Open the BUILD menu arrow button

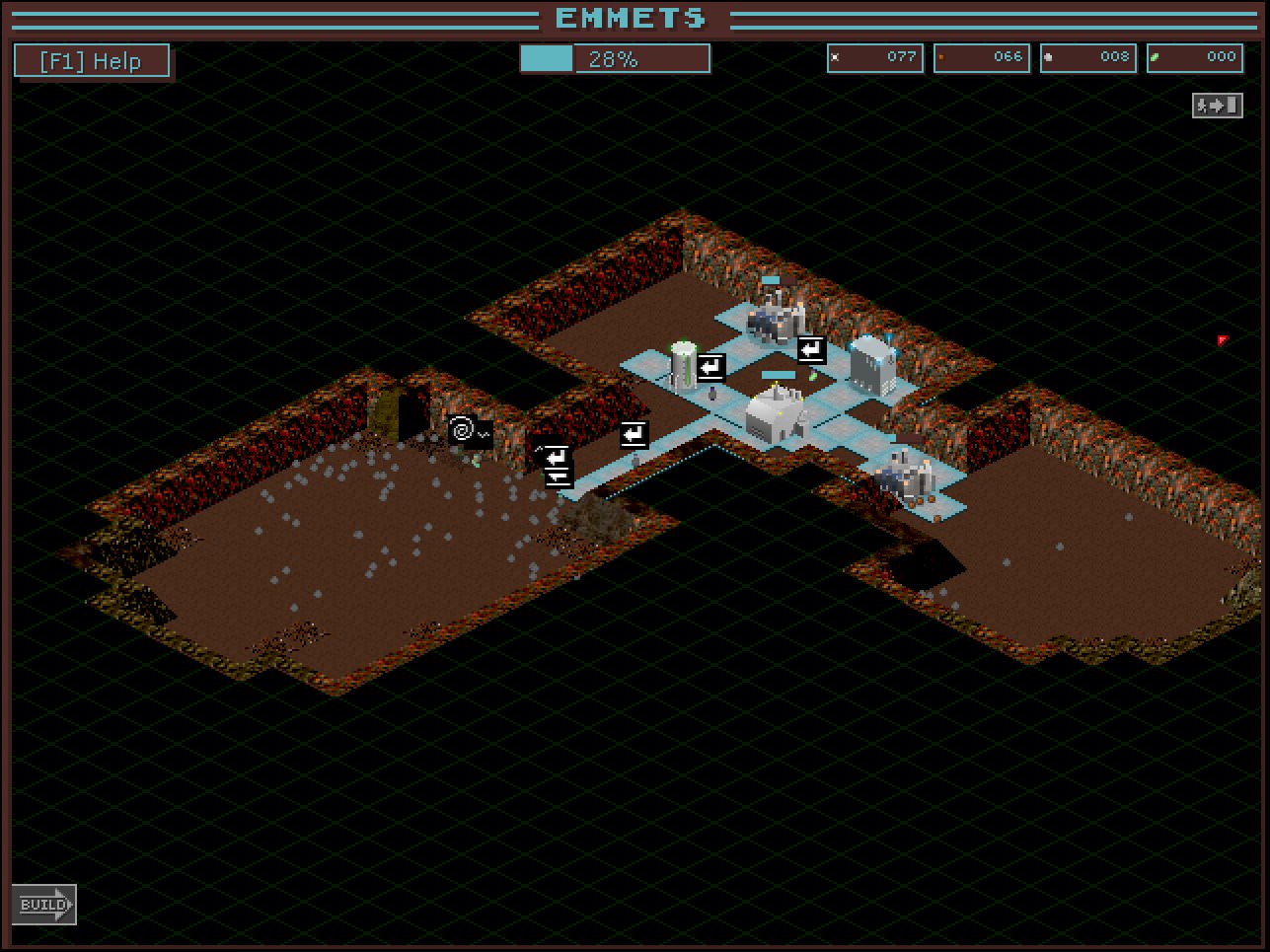point(44,904)
